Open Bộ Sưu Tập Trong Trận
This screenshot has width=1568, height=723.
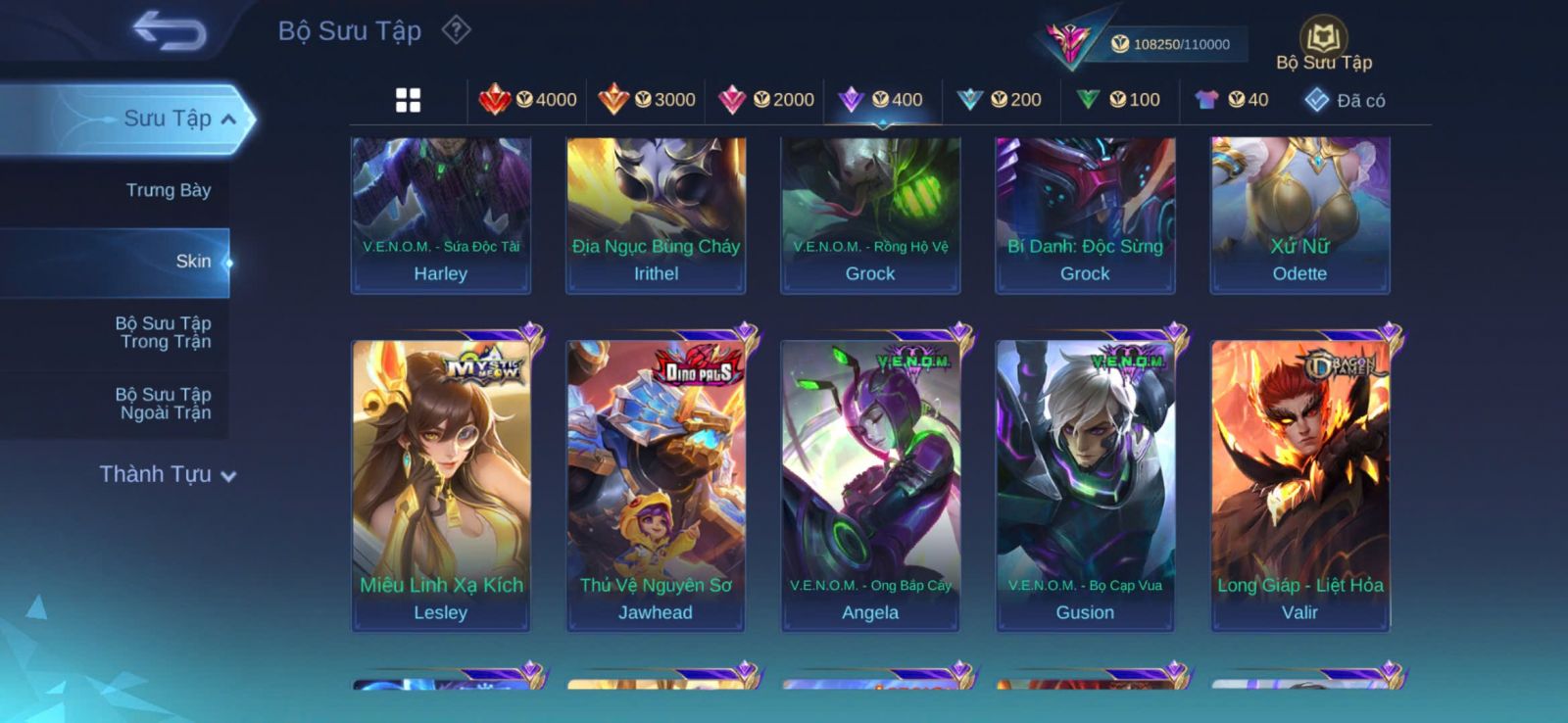tap(165, 332)
